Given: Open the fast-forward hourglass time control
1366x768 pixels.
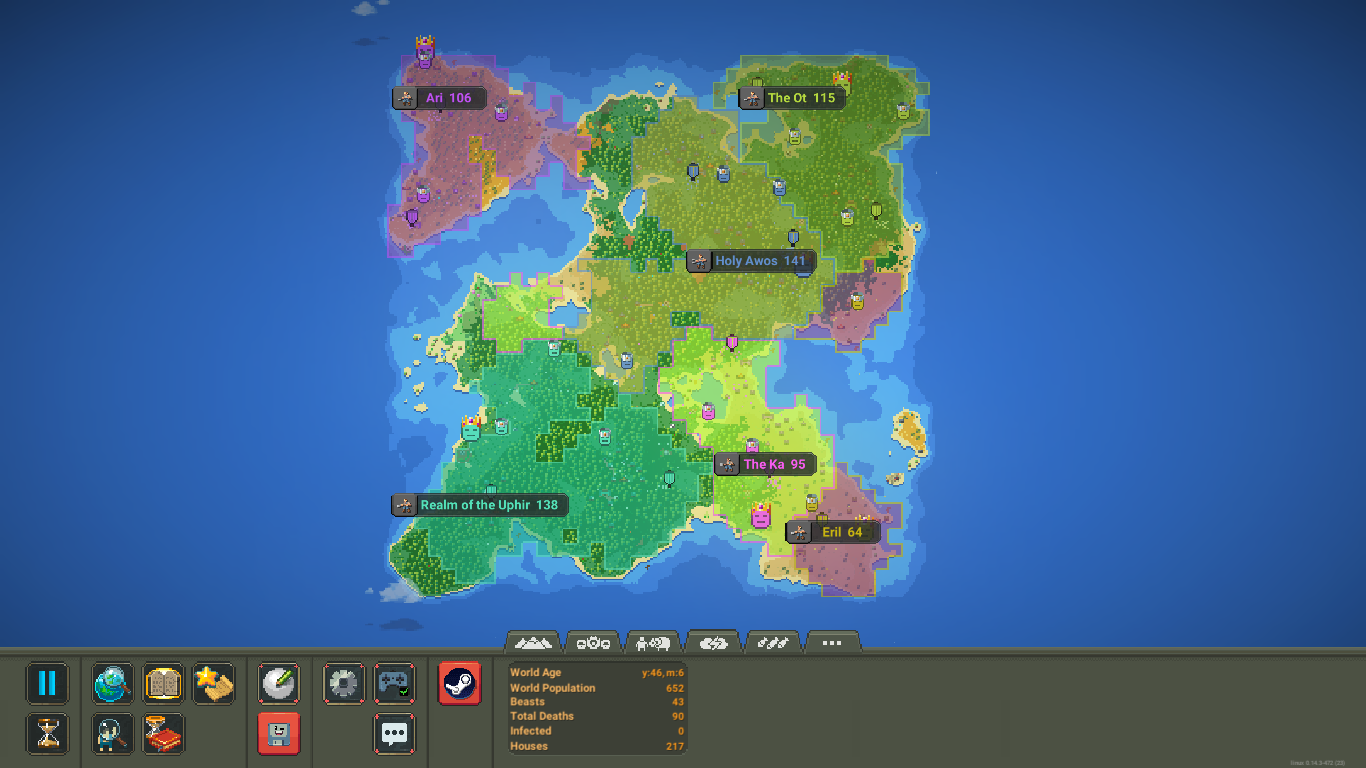Looking at the screenshot, I should (46, 734).
